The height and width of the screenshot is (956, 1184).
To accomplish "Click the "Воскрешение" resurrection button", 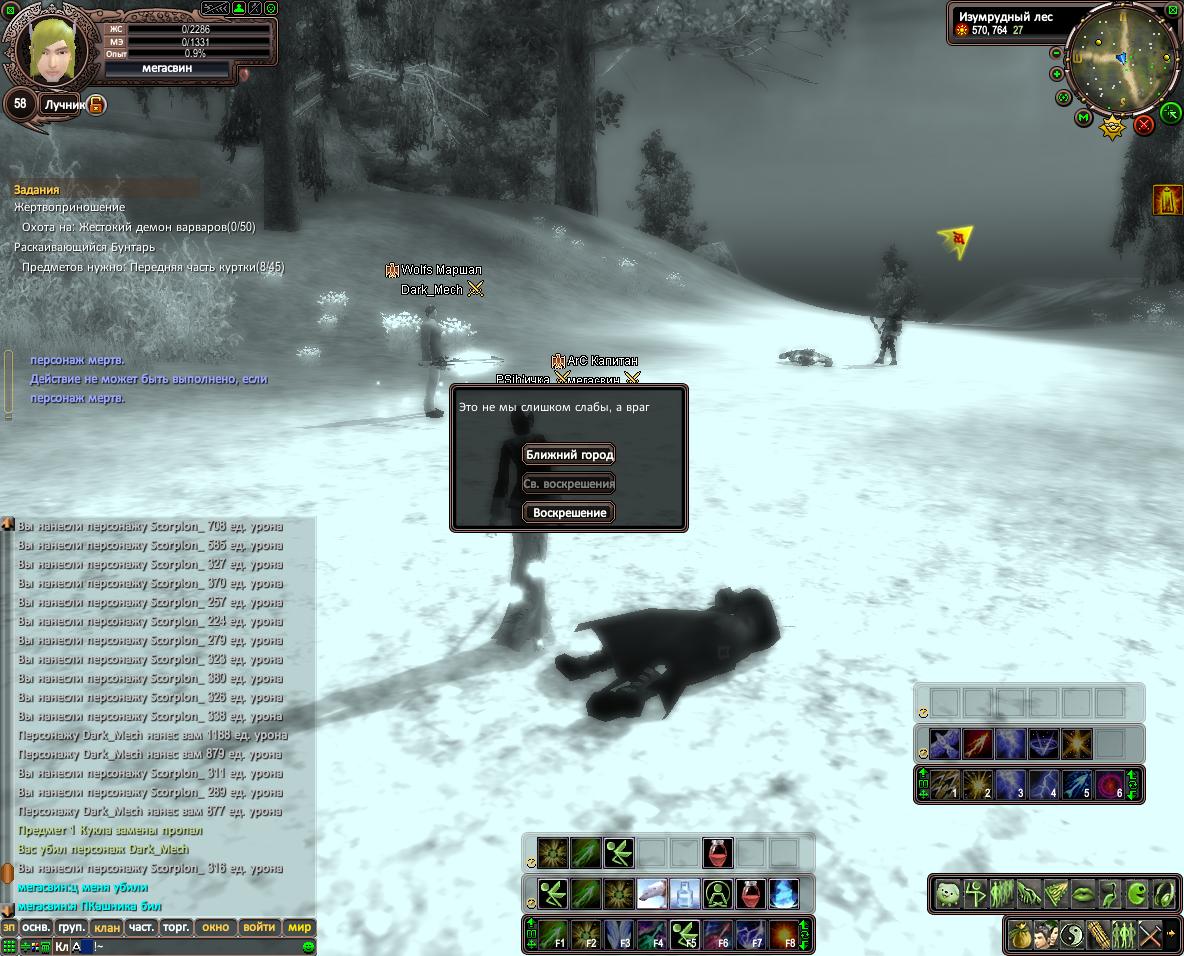I will pyautogui.click(x=569, y=513).
